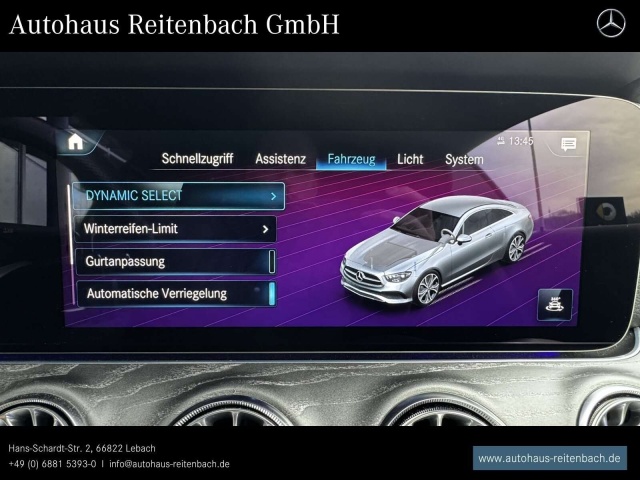Open the DYNAMIC SELECT menu
The height and width of the screenshot is (480, 640).
178,196
